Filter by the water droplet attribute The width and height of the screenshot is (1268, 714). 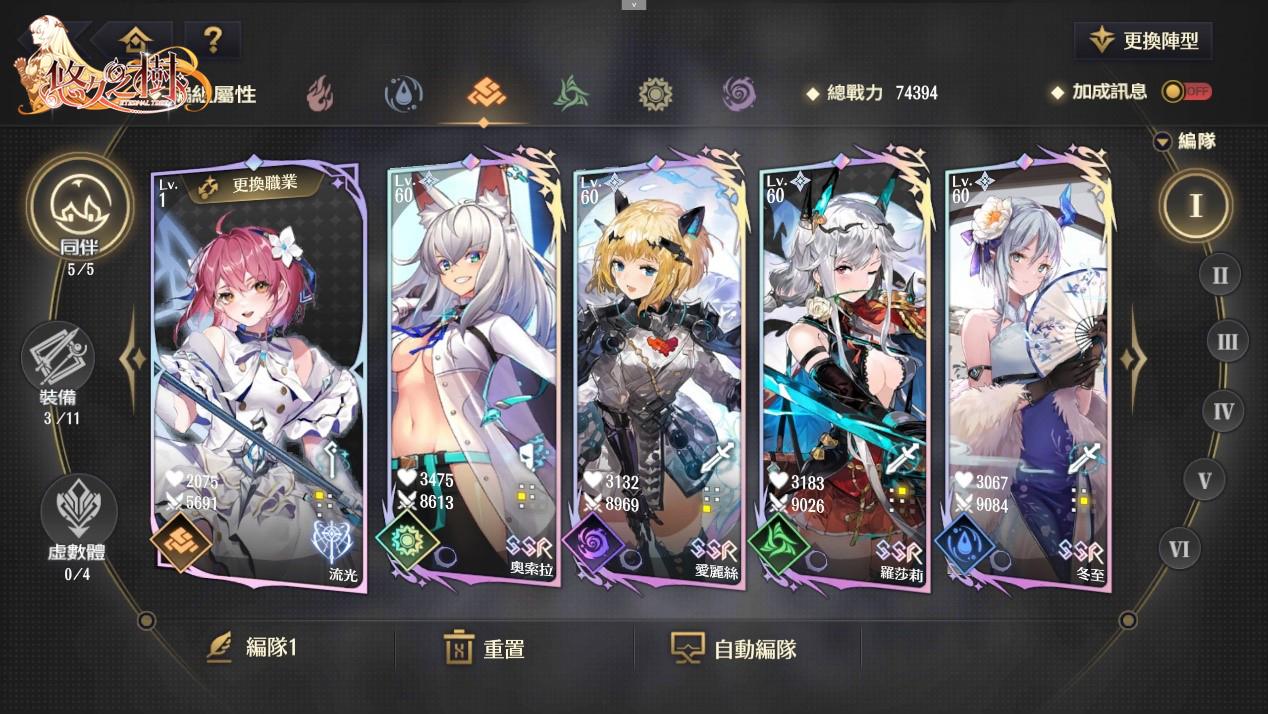[403, 94]
